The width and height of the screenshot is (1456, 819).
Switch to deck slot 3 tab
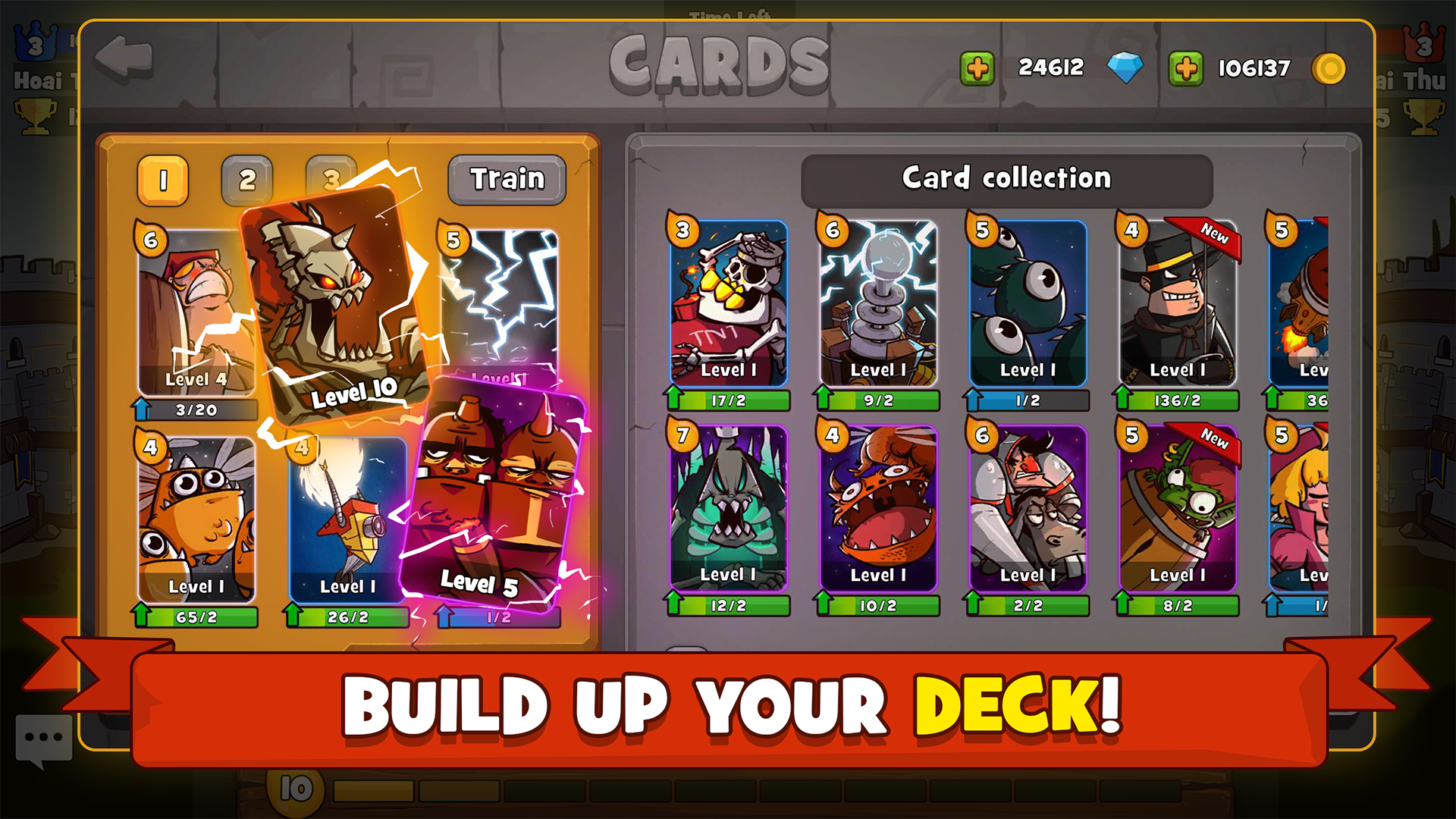[x=331, y=179]
